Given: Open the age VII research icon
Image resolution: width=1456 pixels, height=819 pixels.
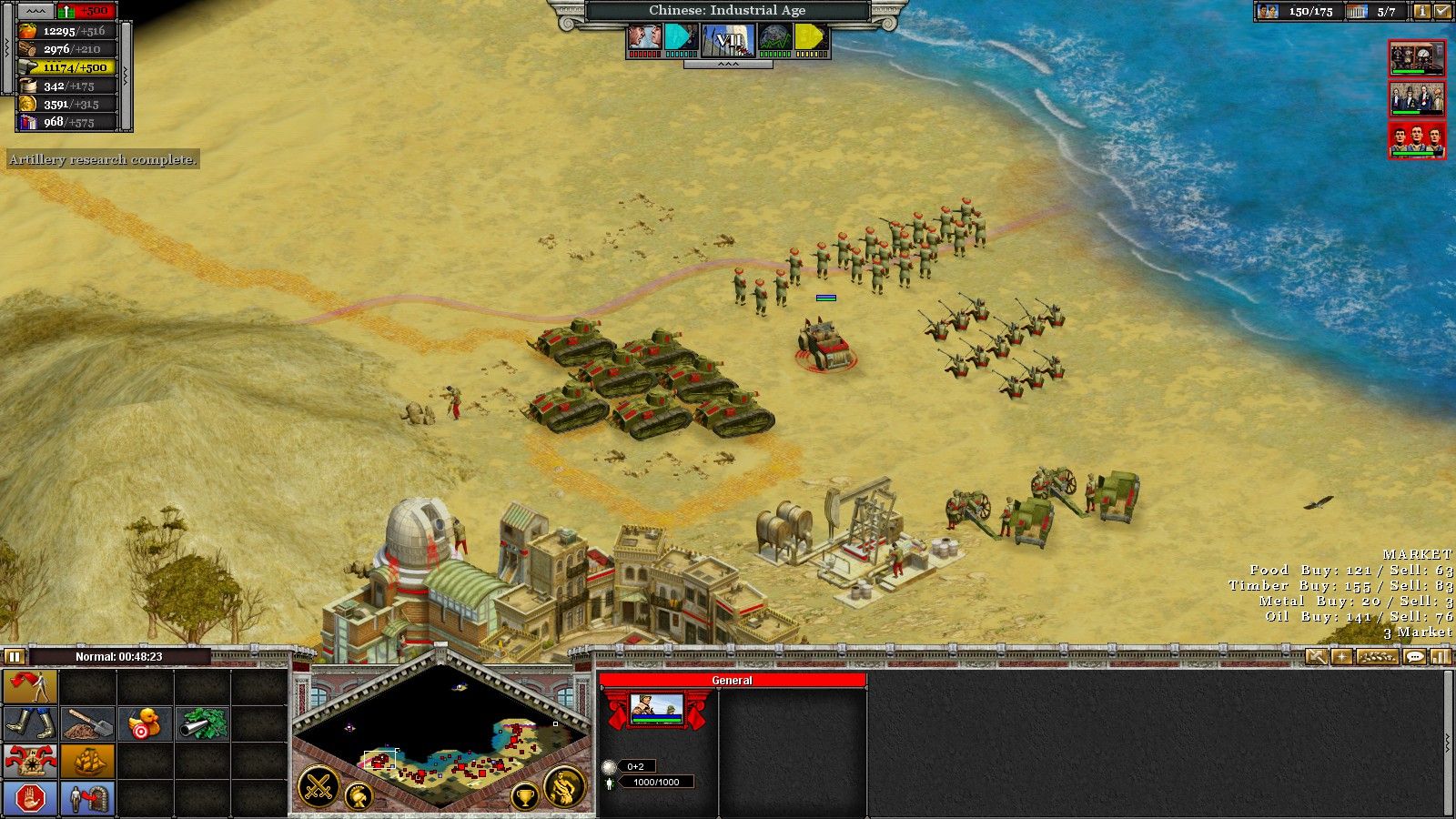Looking at the screenshot, I should point(728,38).
